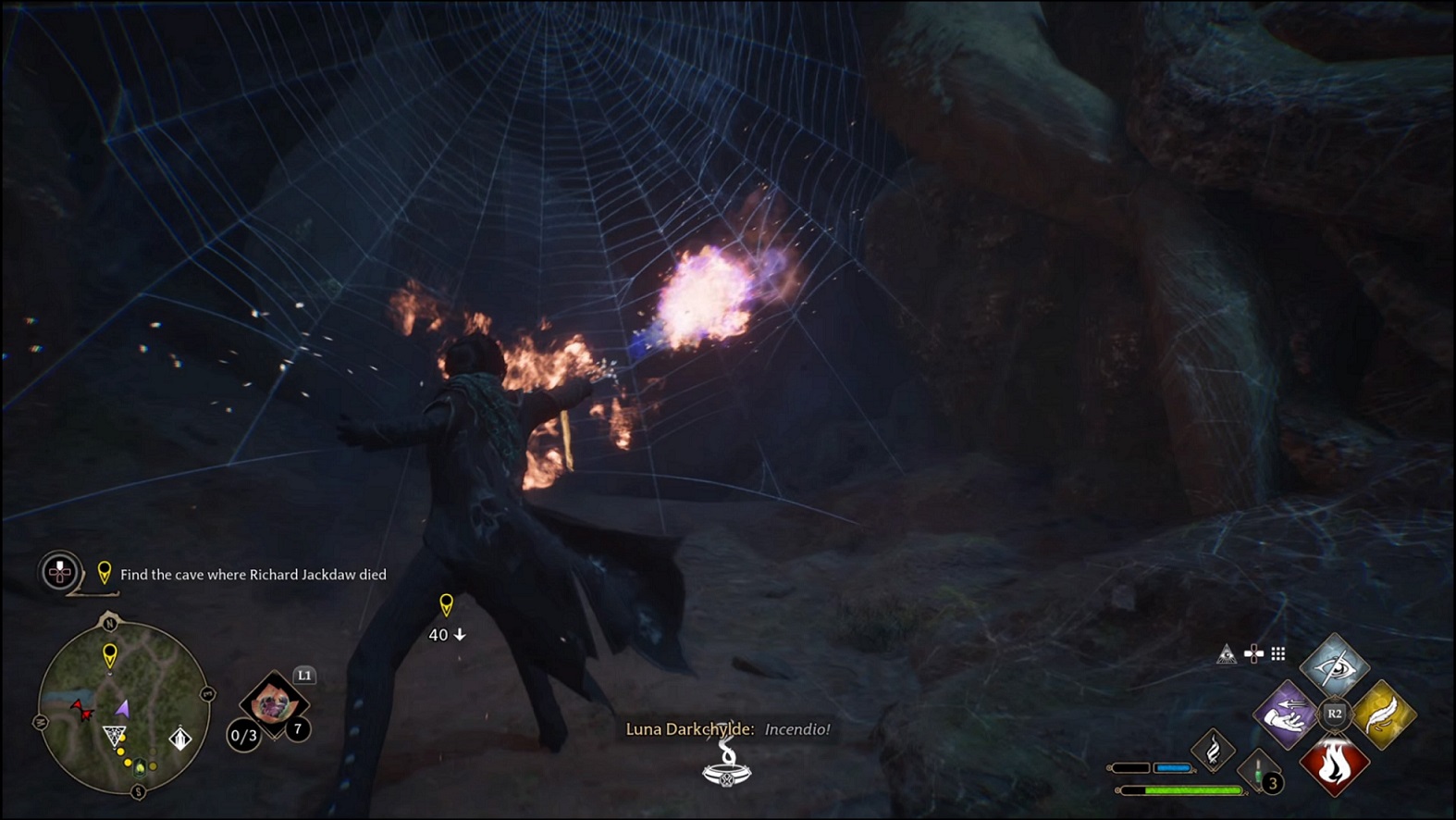Viewport: 1456px width, 820px height.
Task: Click Luna Darkchylde's dialogue name
Action: coord(691,729)
